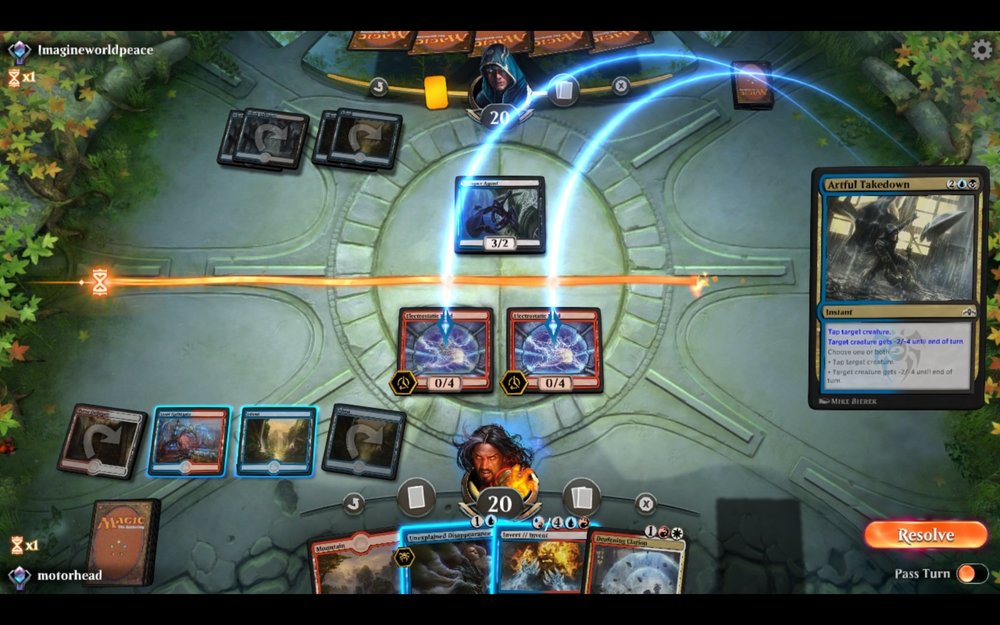This screenshot has width=1000, height=625.
Task: Click the Resolve button
Action: click(925, 535)
